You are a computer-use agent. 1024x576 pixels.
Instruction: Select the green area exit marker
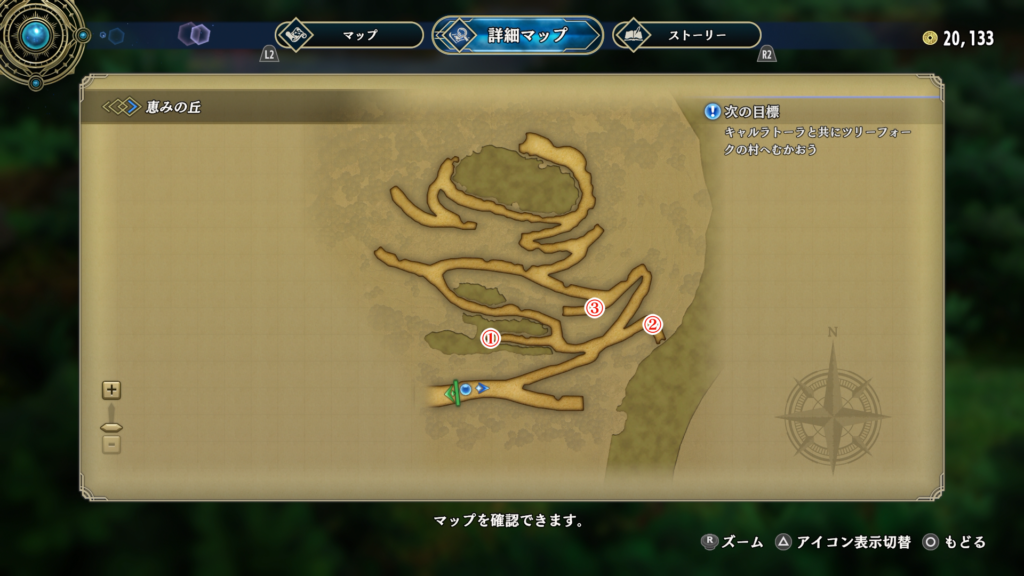pyautogui.click(x=453, y=393)
